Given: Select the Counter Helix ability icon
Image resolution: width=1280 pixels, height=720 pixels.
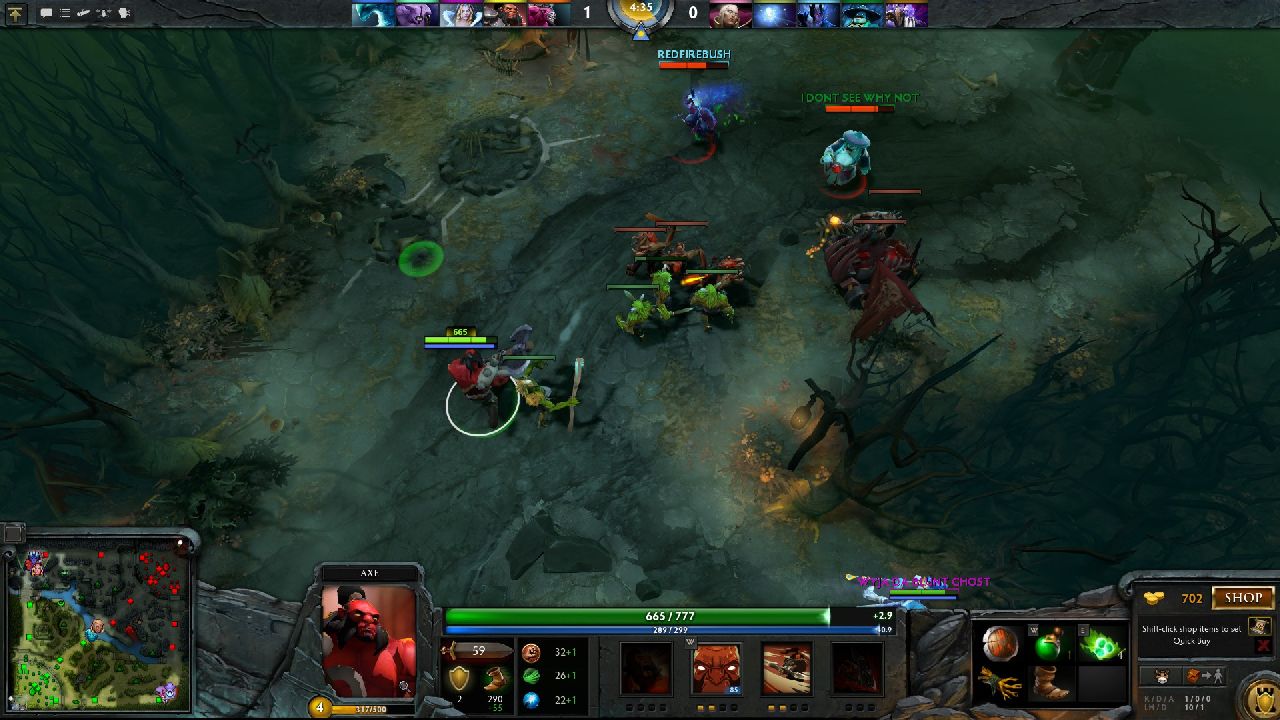Looking at the screenshot, I should click(787, 668).
